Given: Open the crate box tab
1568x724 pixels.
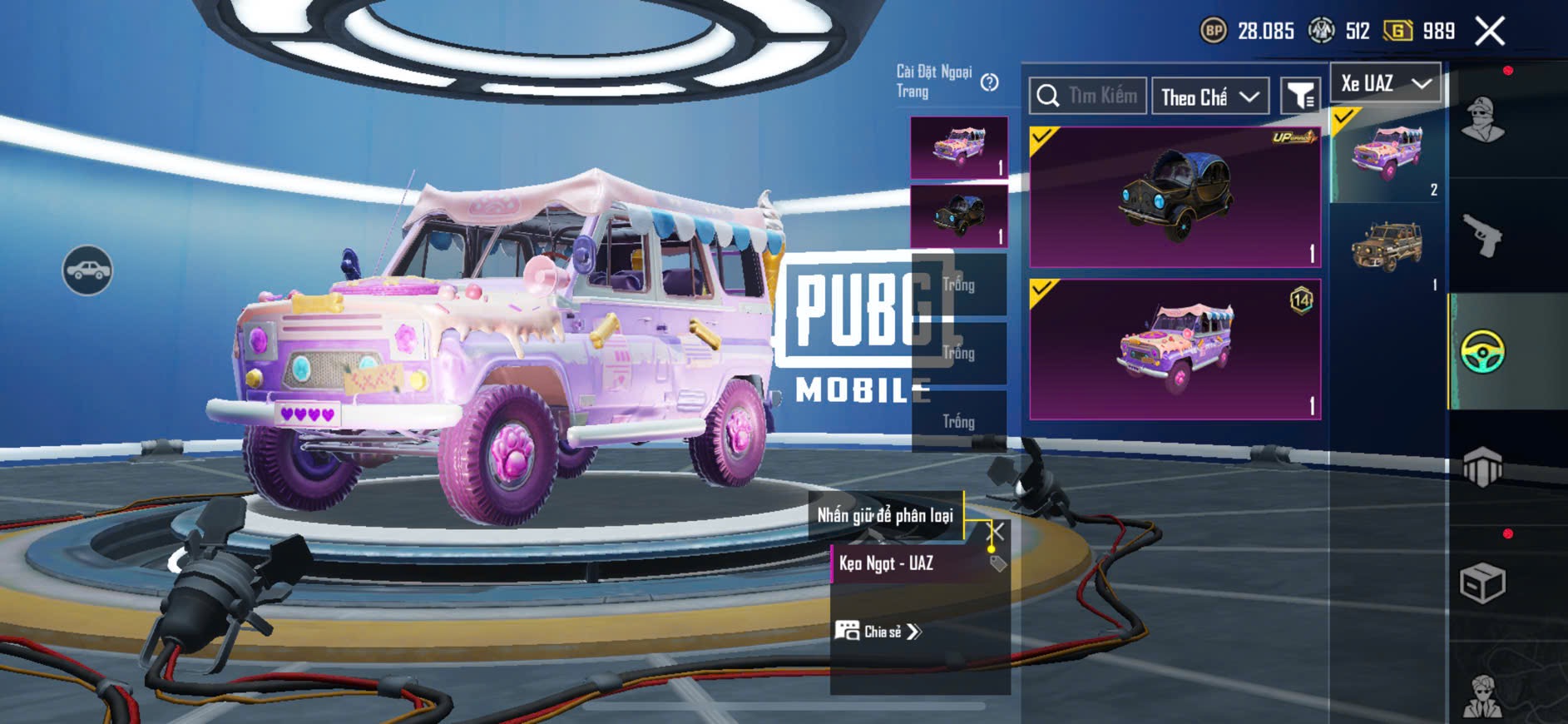Looking at the screenshot, I should coord(1482,583).
